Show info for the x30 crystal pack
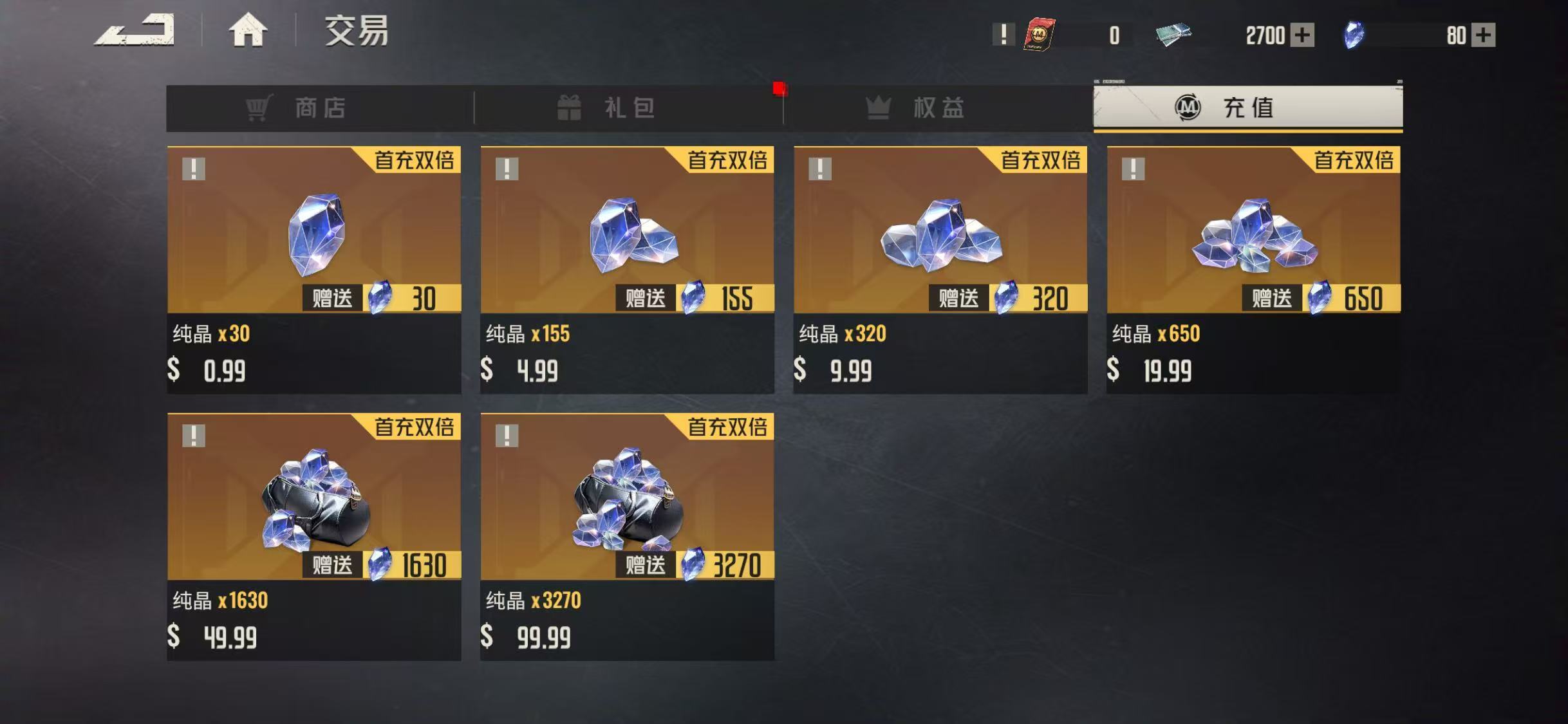 [x=194, y=169]
